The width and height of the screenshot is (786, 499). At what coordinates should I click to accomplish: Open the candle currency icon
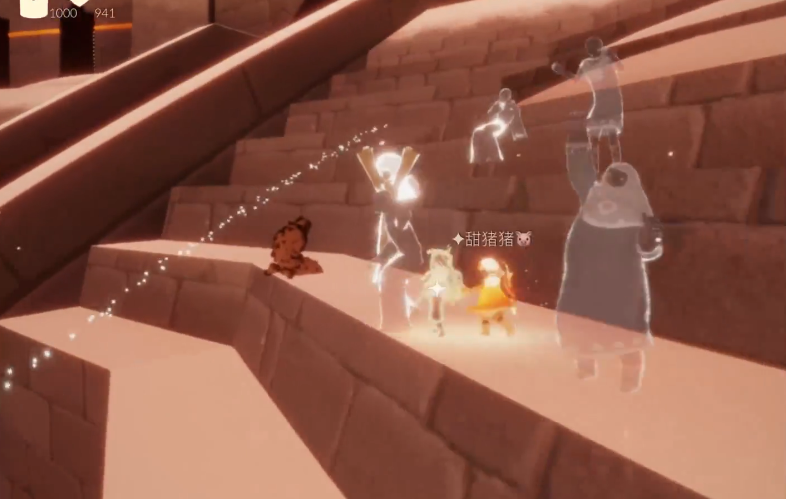point(33,8)
